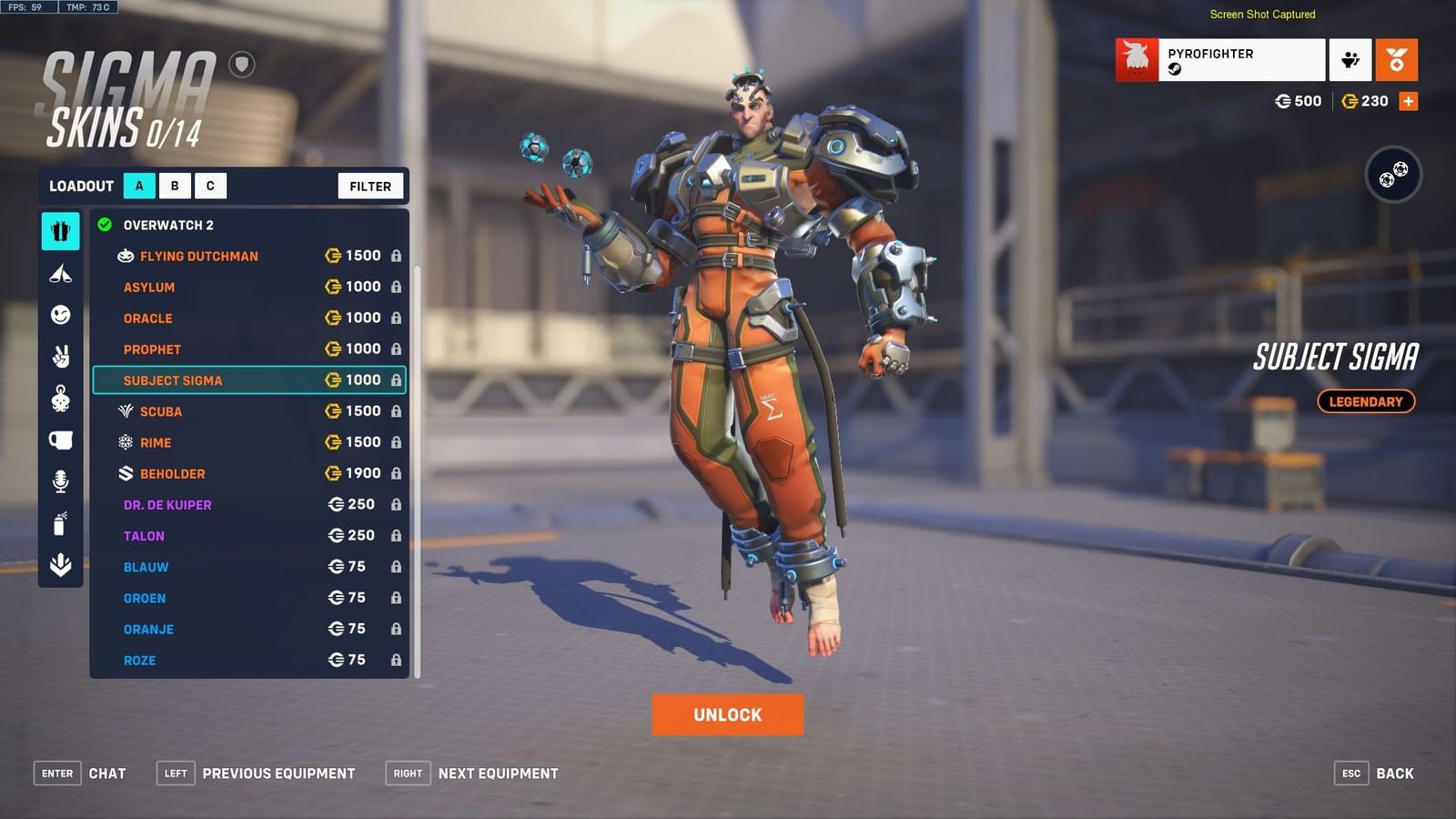The height and width of the screenshot is (819, 1456).
Task: Open the social groups icon near player name
Action: pos(1350,58)
